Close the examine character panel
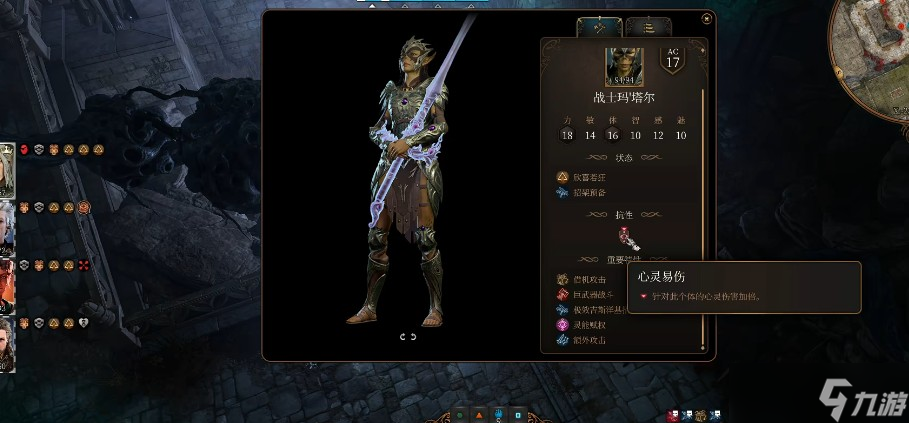Screen dimensions: 909x423 (x=707, y=17)
